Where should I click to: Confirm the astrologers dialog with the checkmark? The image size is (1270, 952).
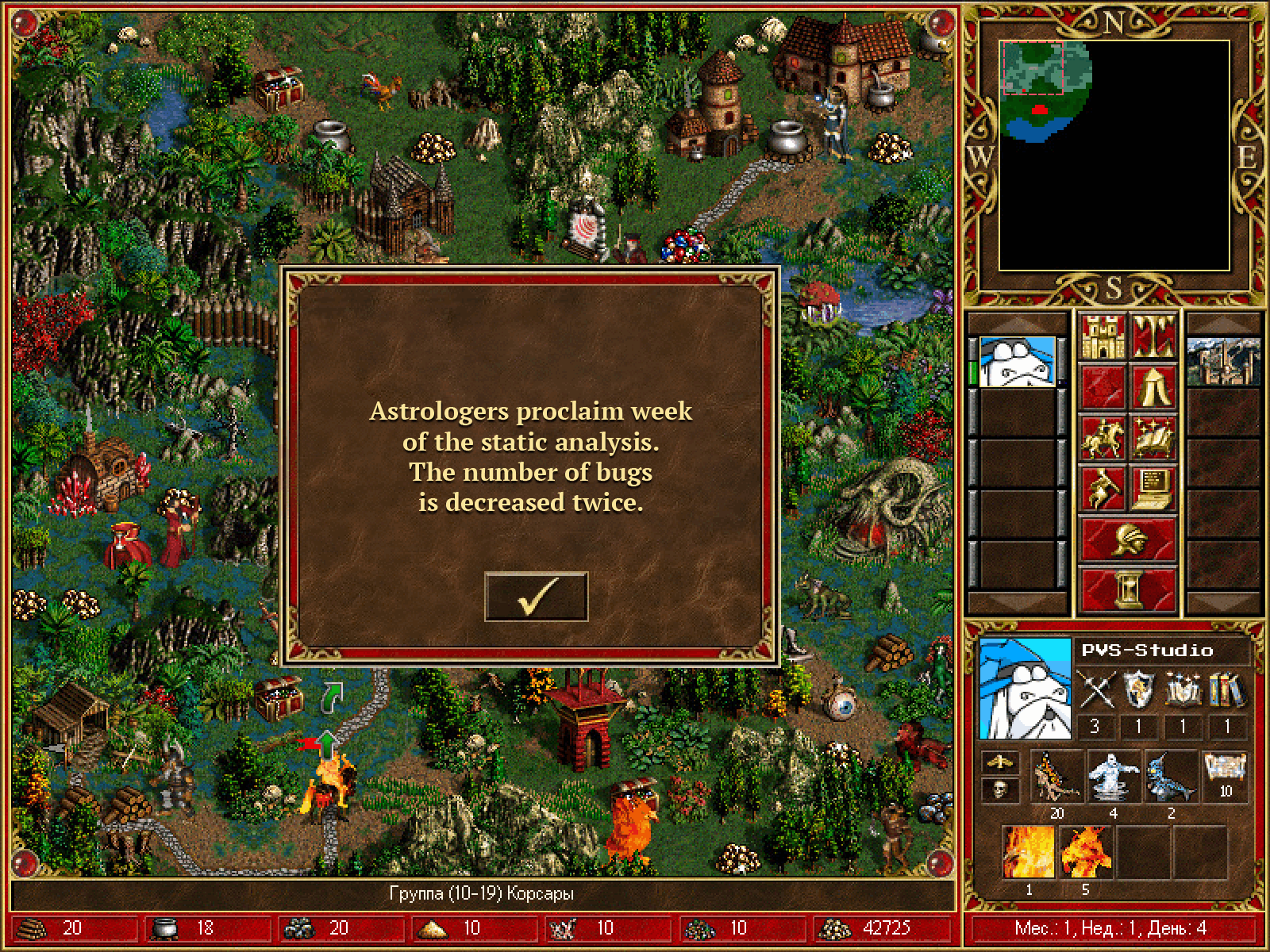coord(536,597)
